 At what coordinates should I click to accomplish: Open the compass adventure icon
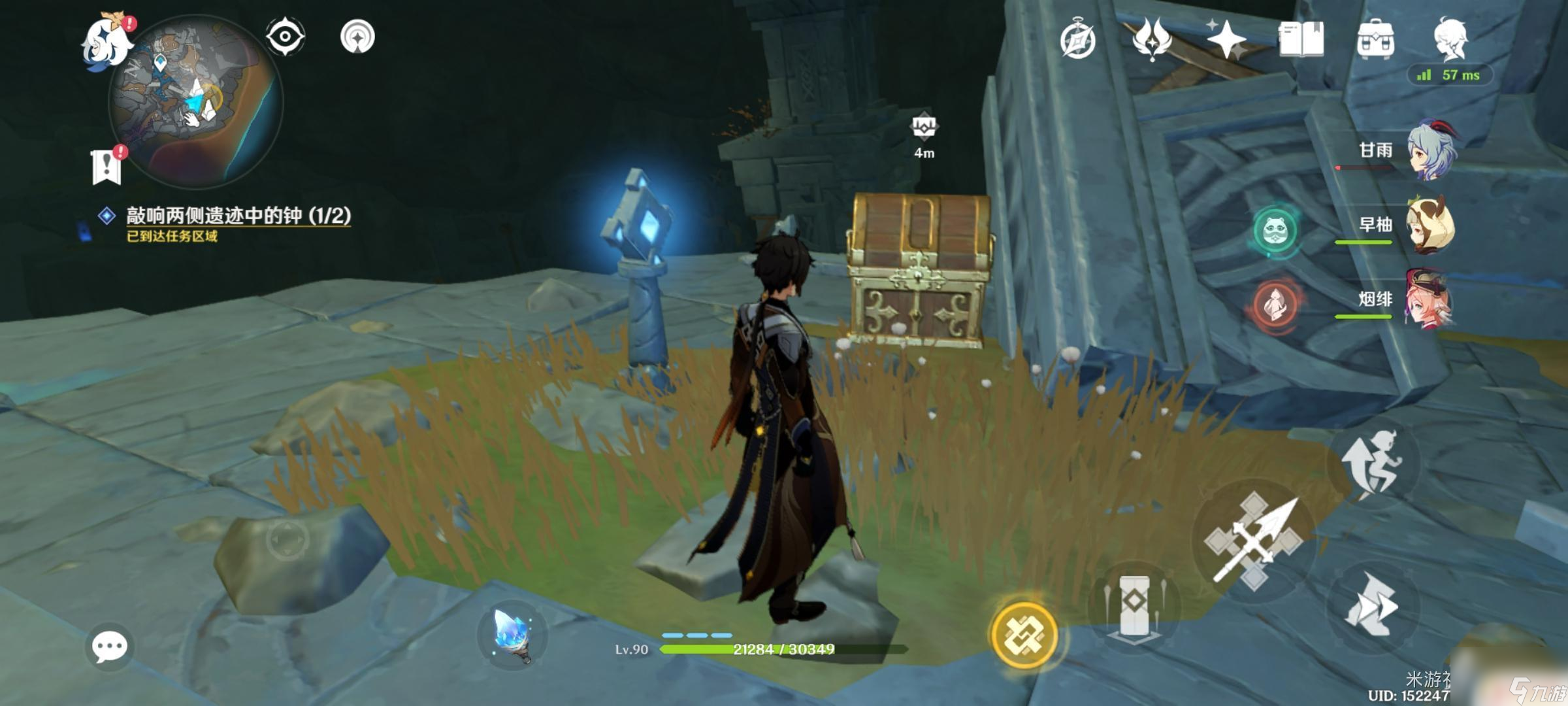point(1077,41)
